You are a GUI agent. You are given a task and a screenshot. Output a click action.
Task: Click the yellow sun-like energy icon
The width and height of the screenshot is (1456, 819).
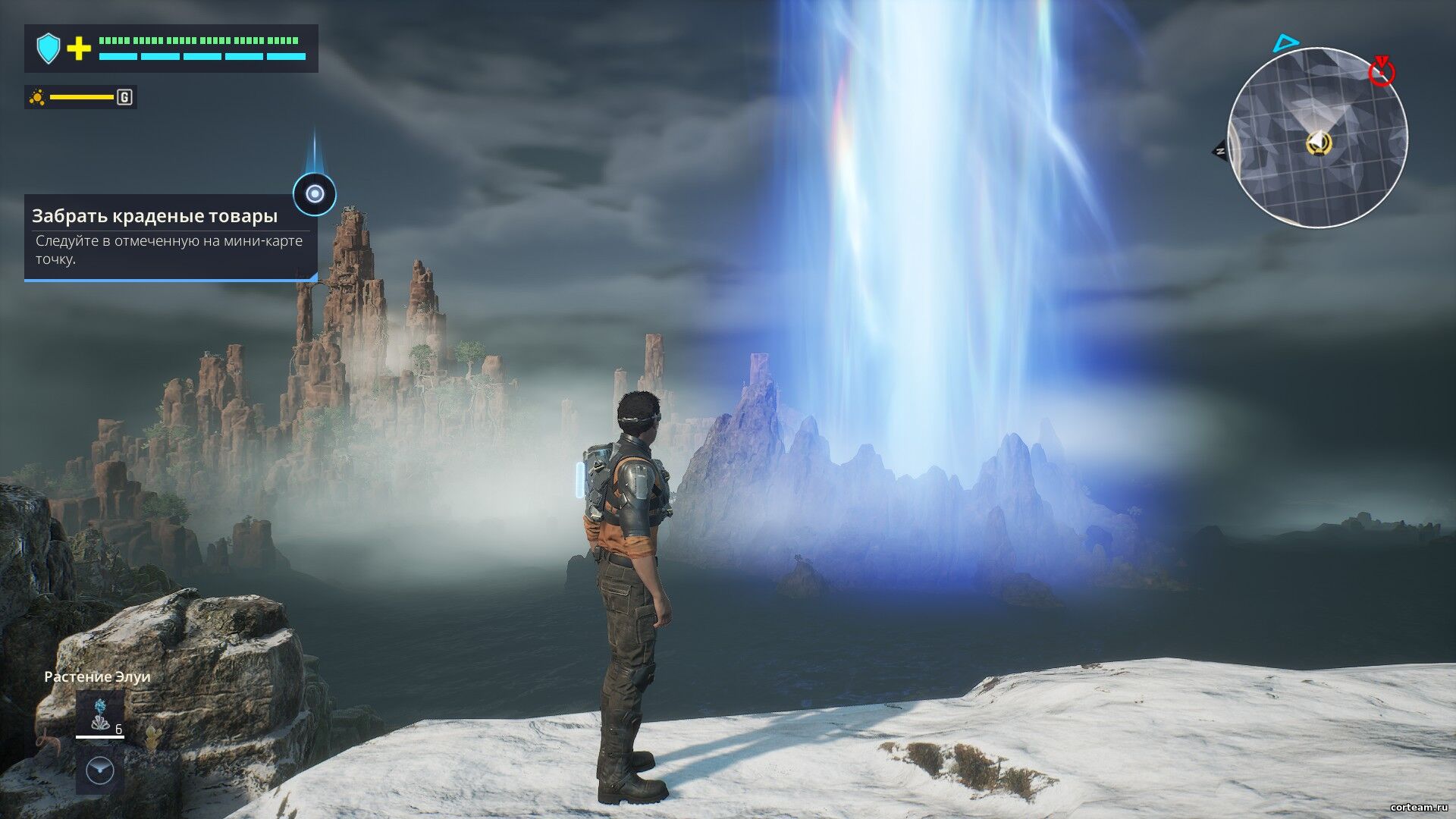[x=37, y=97]
